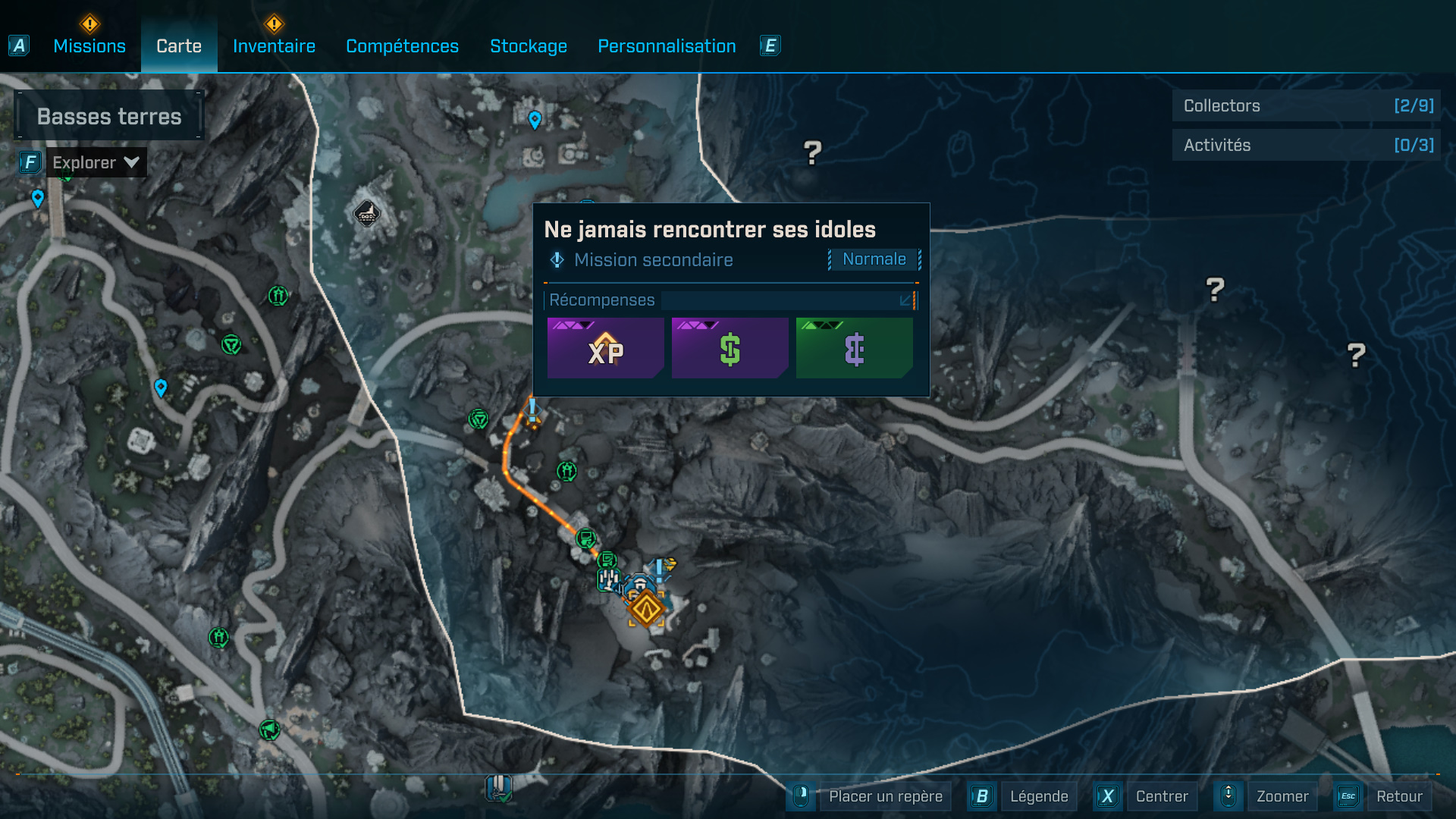Click the Carte tab
This screenshot has height=819, width=1456.
tap(179, 46)
